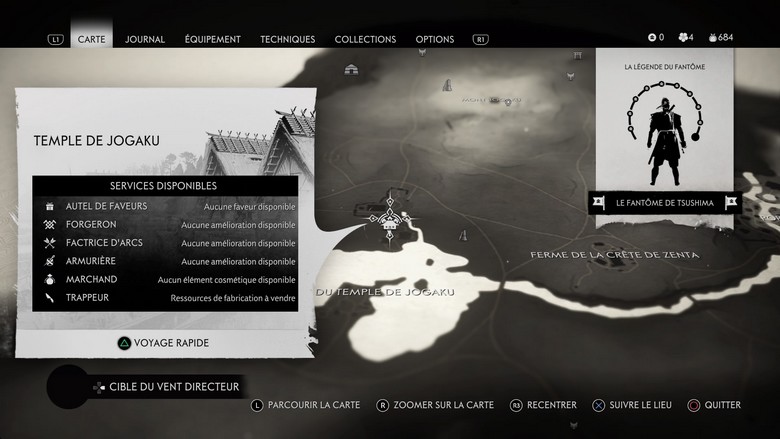Select the Factrice d'Arcs service row
The image size is (780, 439).
click(x=166, y=243)
